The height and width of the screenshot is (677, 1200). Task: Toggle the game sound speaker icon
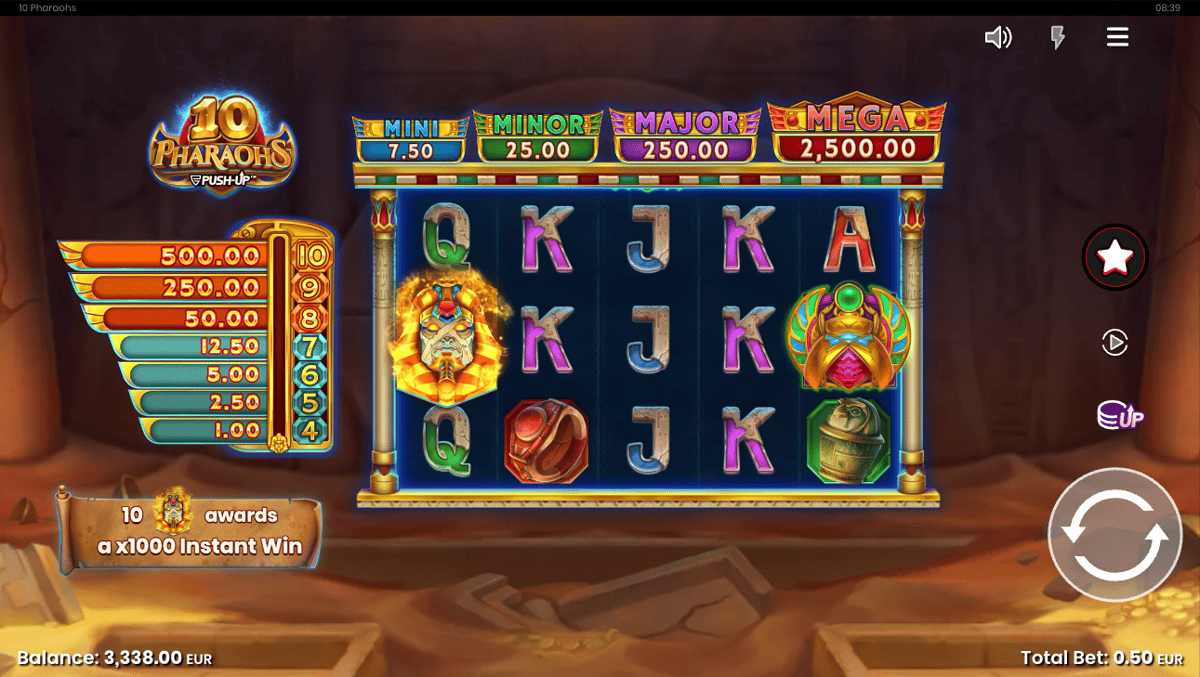[x=998, y=38]
